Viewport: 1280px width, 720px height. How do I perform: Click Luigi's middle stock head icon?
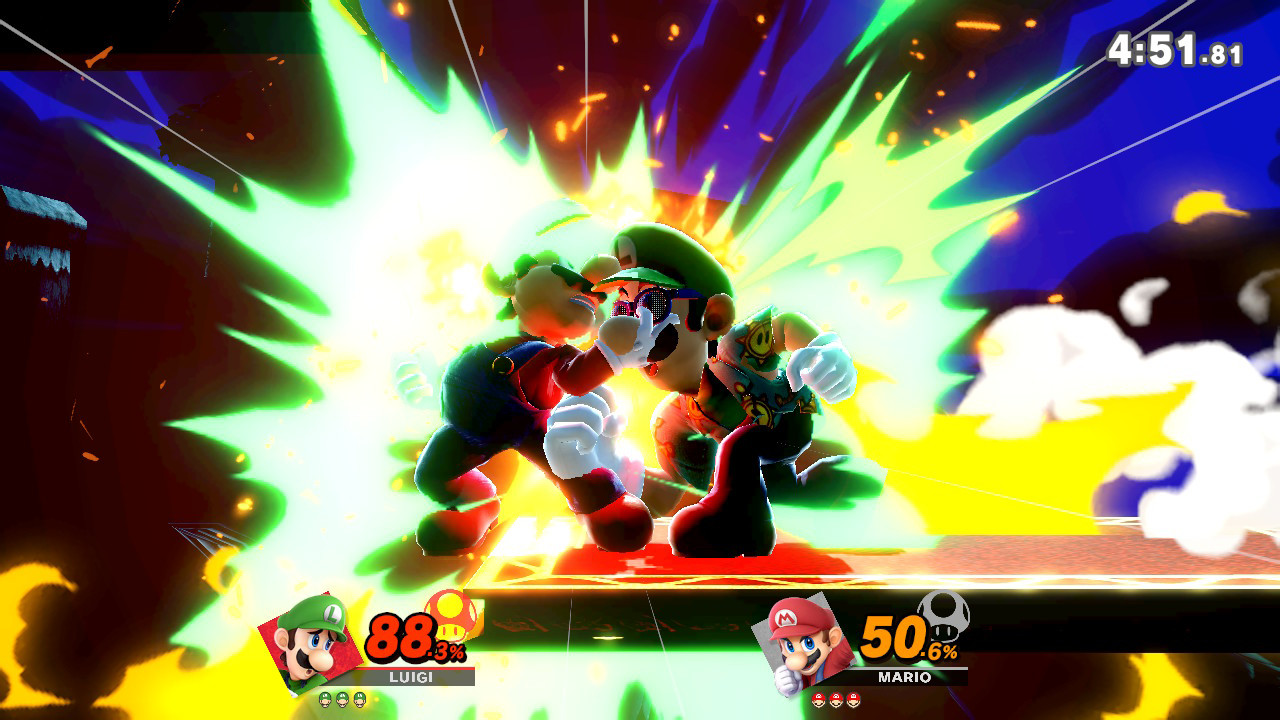click(x=341, y=700)
